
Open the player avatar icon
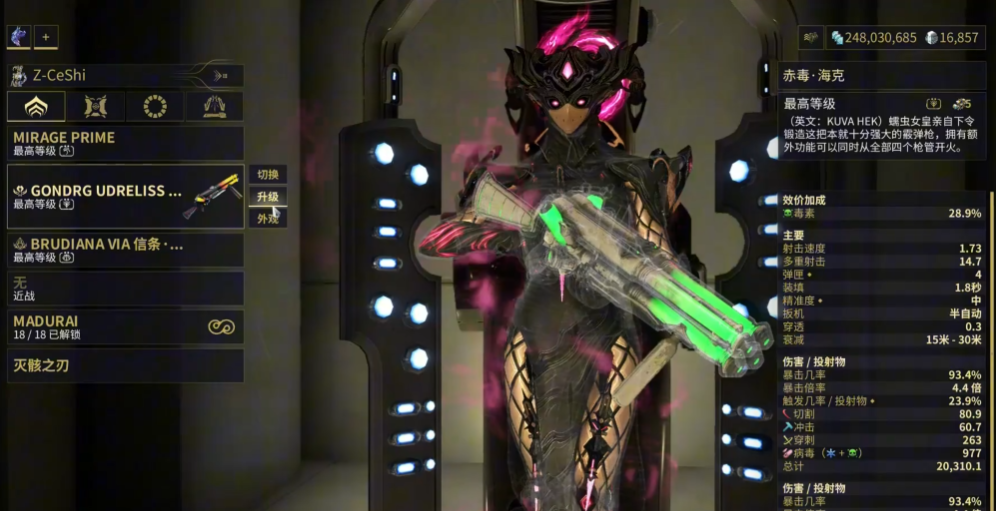(19, 37)
